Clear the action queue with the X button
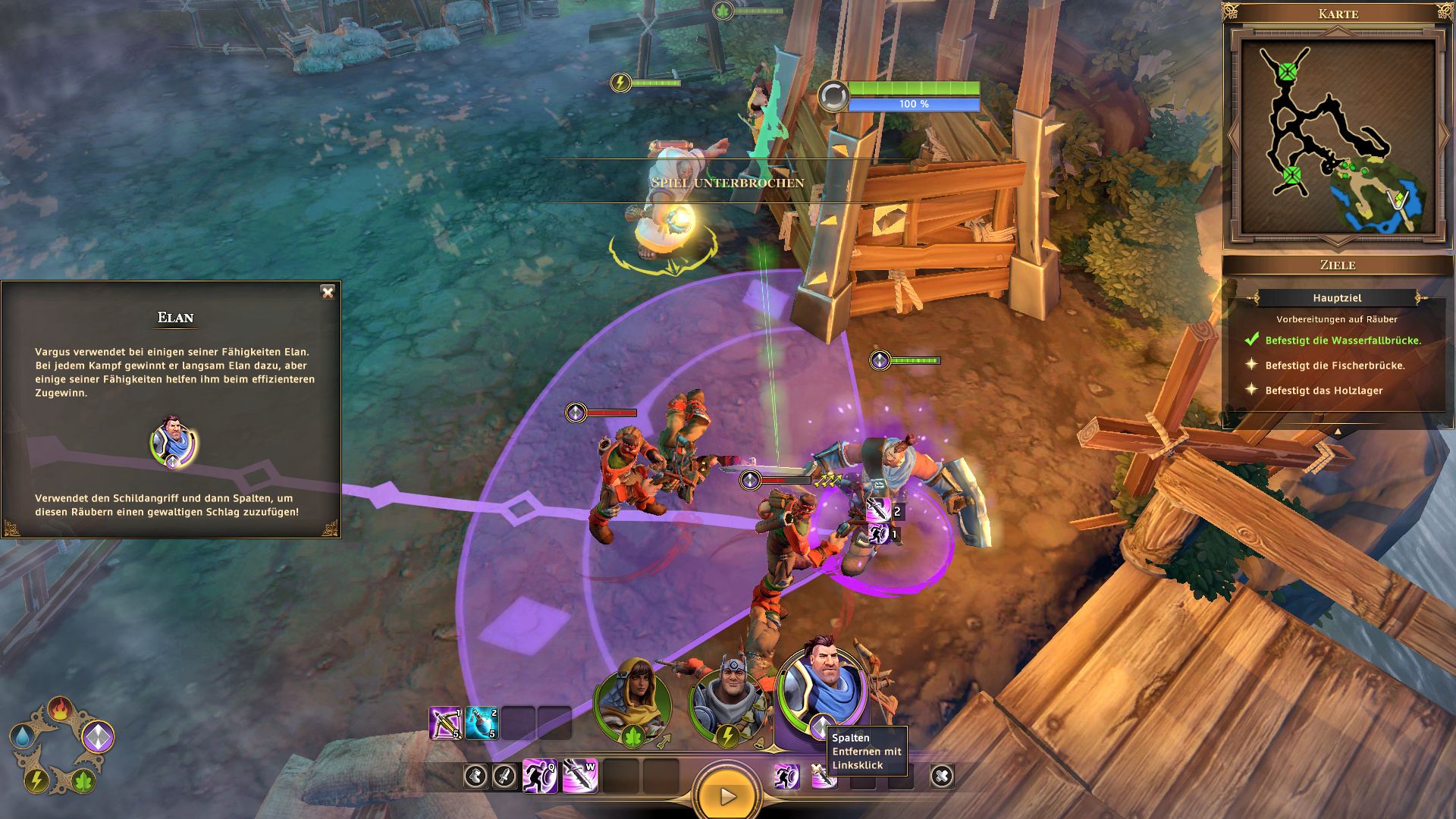 coord(942,776)
